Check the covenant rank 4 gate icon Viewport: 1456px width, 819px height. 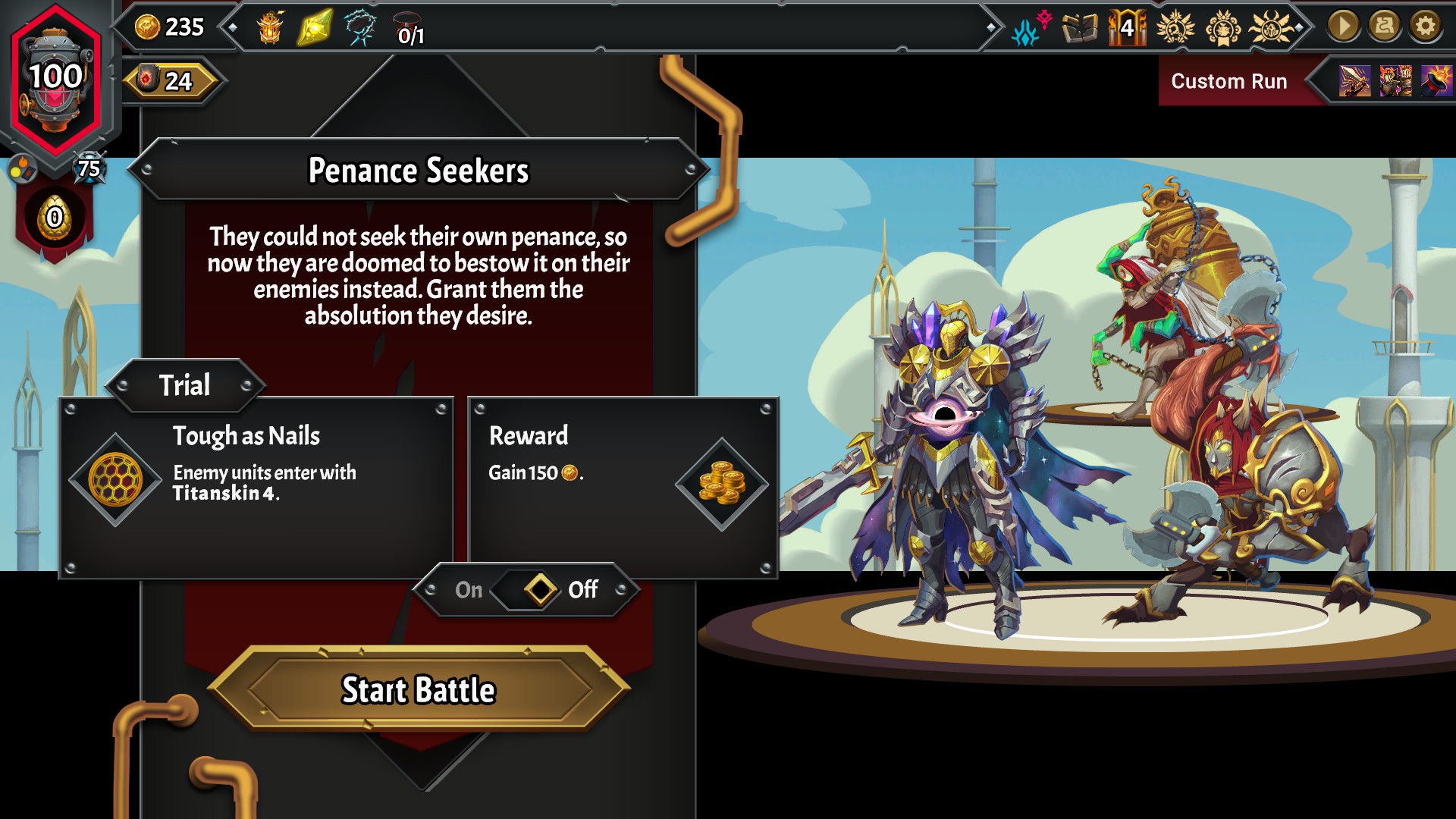point(1127,28)
